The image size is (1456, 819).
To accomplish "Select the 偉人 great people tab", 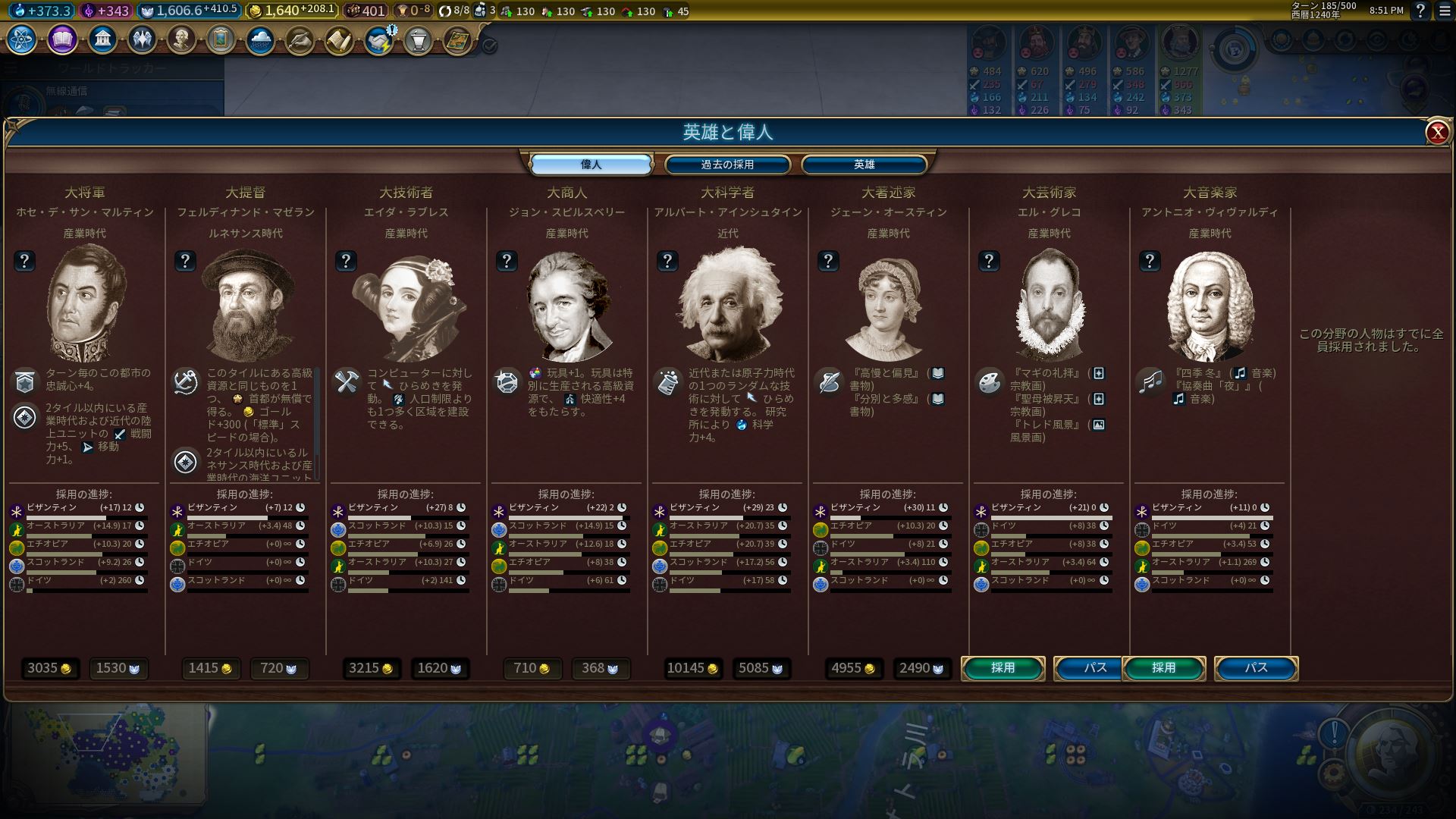I will [591, 165].
